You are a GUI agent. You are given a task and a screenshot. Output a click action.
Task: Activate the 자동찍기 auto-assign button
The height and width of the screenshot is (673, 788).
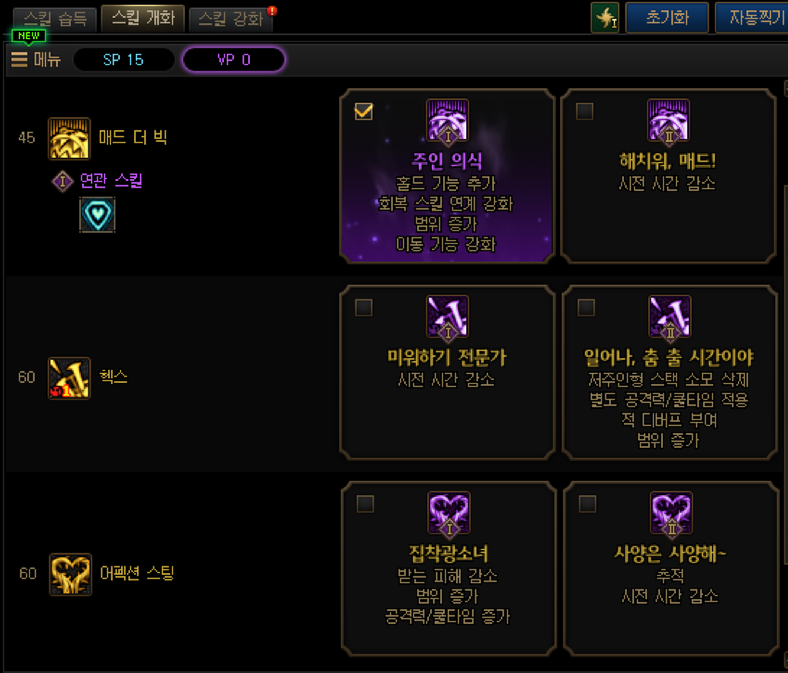[751, 18]
